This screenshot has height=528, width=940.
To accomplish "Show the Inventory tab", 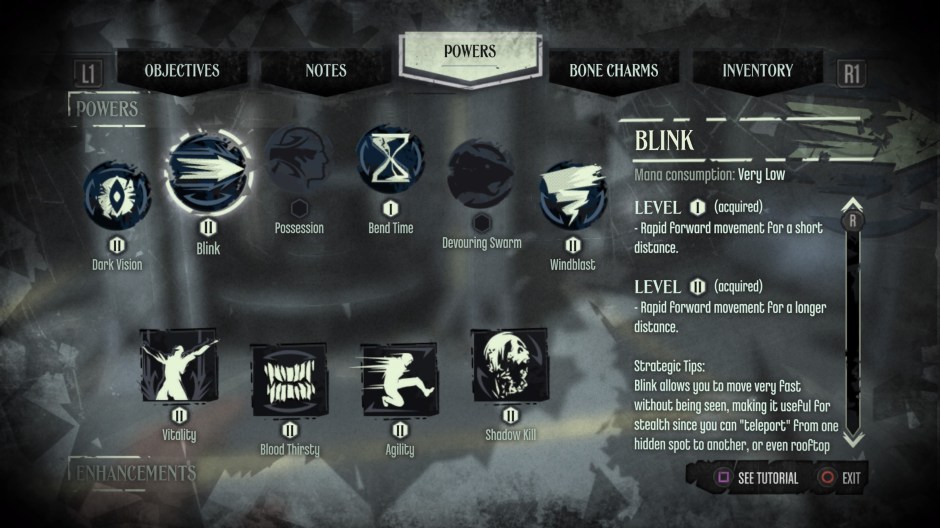I will pos(757,71).
